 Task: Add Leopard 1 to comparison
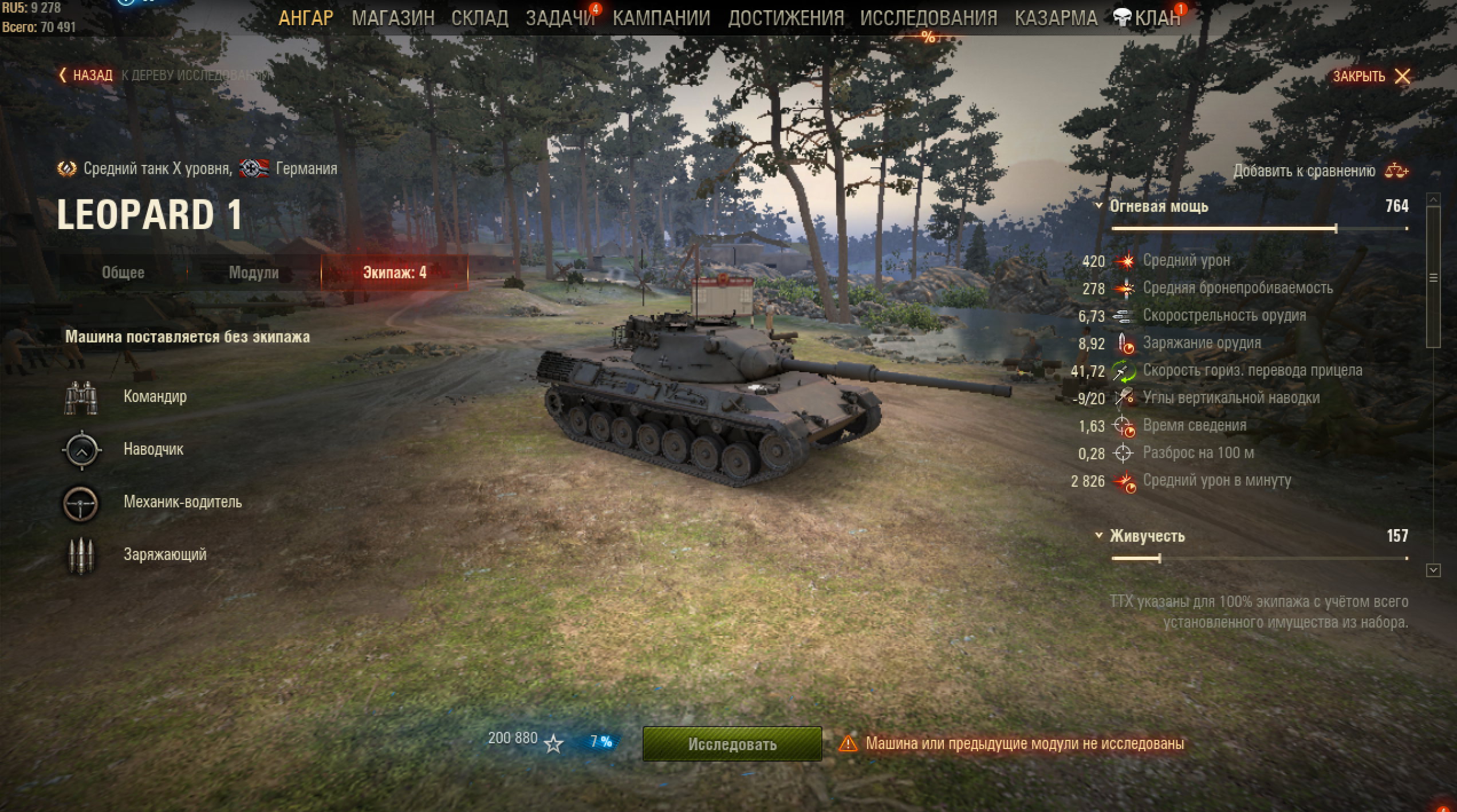pos(1320,171)
